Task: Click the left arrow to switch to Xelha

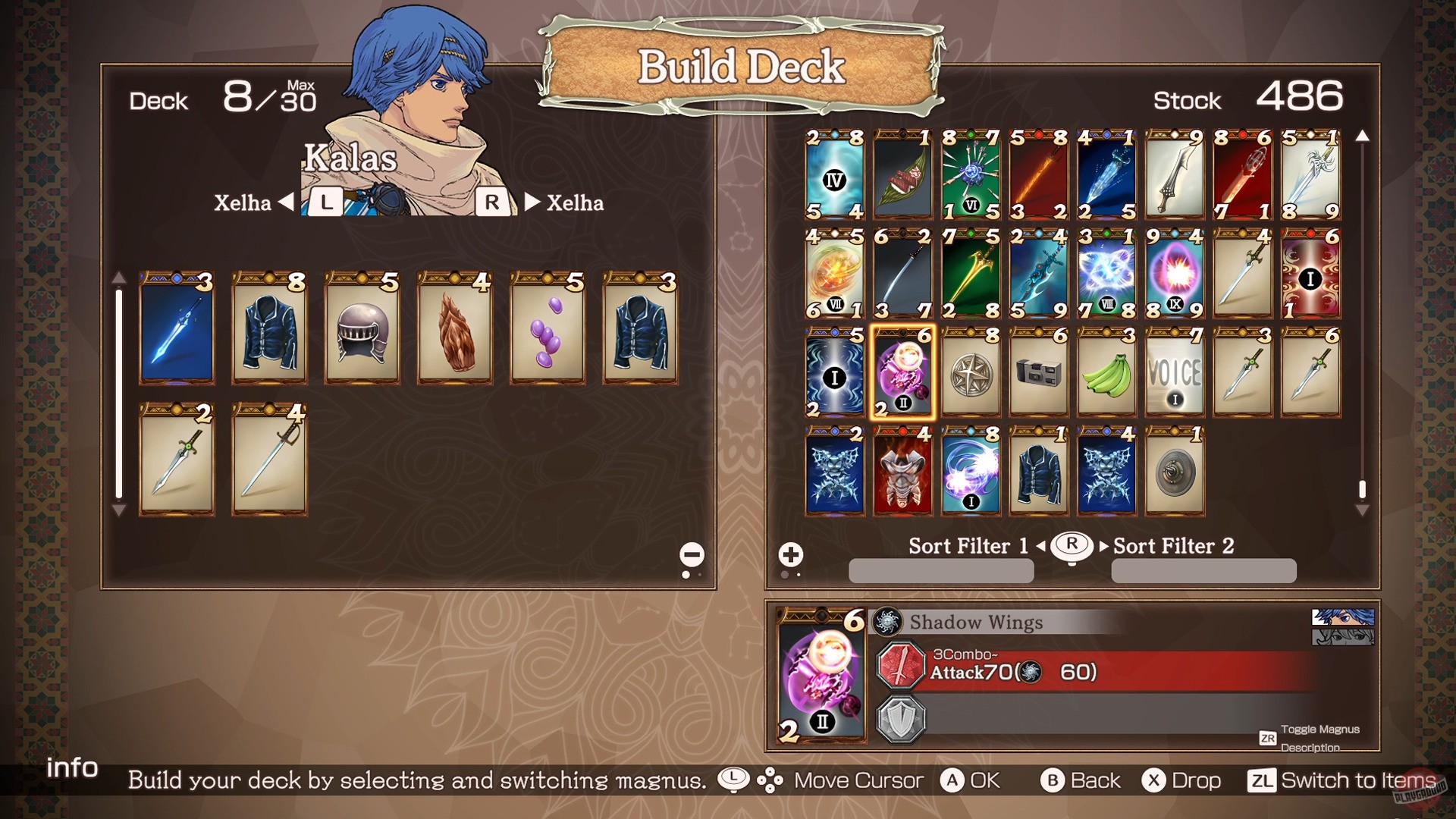Action: tap(288, 202)
